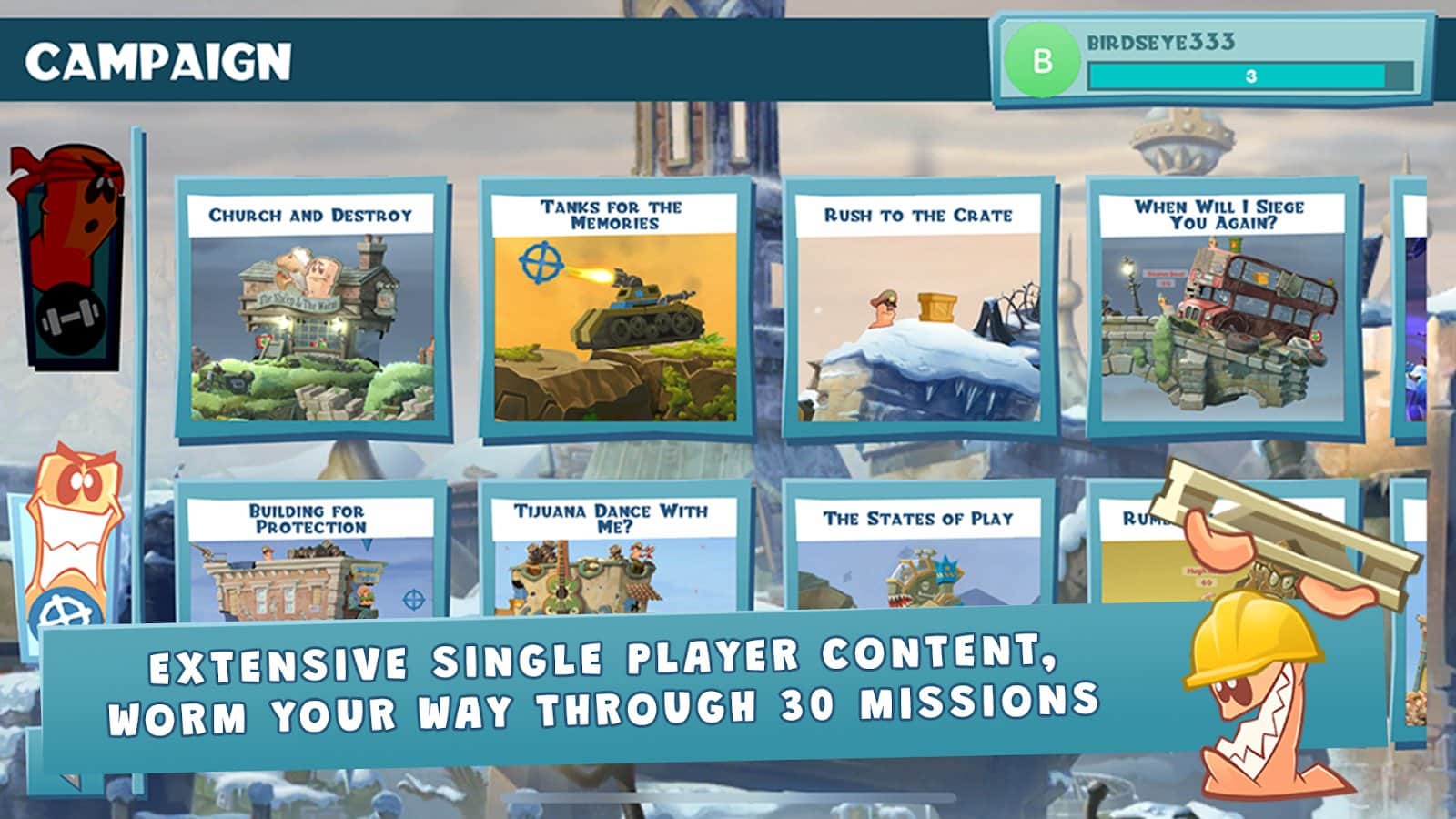Open the Tanks for the Memories mission
The image size is (1456, 819).
click(x=615, y=309)
